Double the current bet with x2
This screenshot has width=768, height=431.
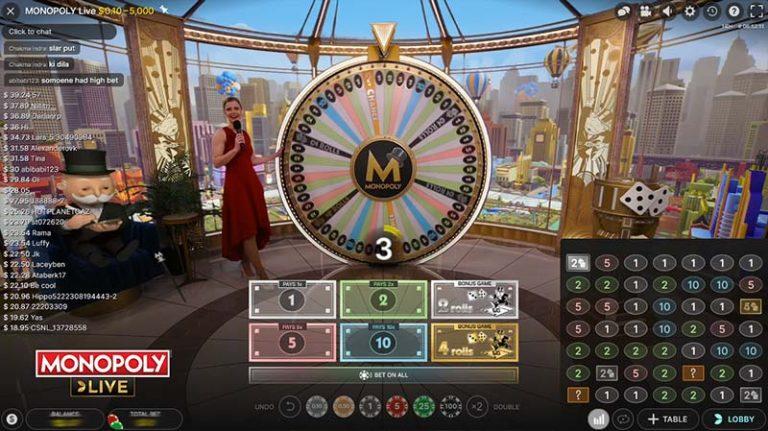(x=478, y=406)
